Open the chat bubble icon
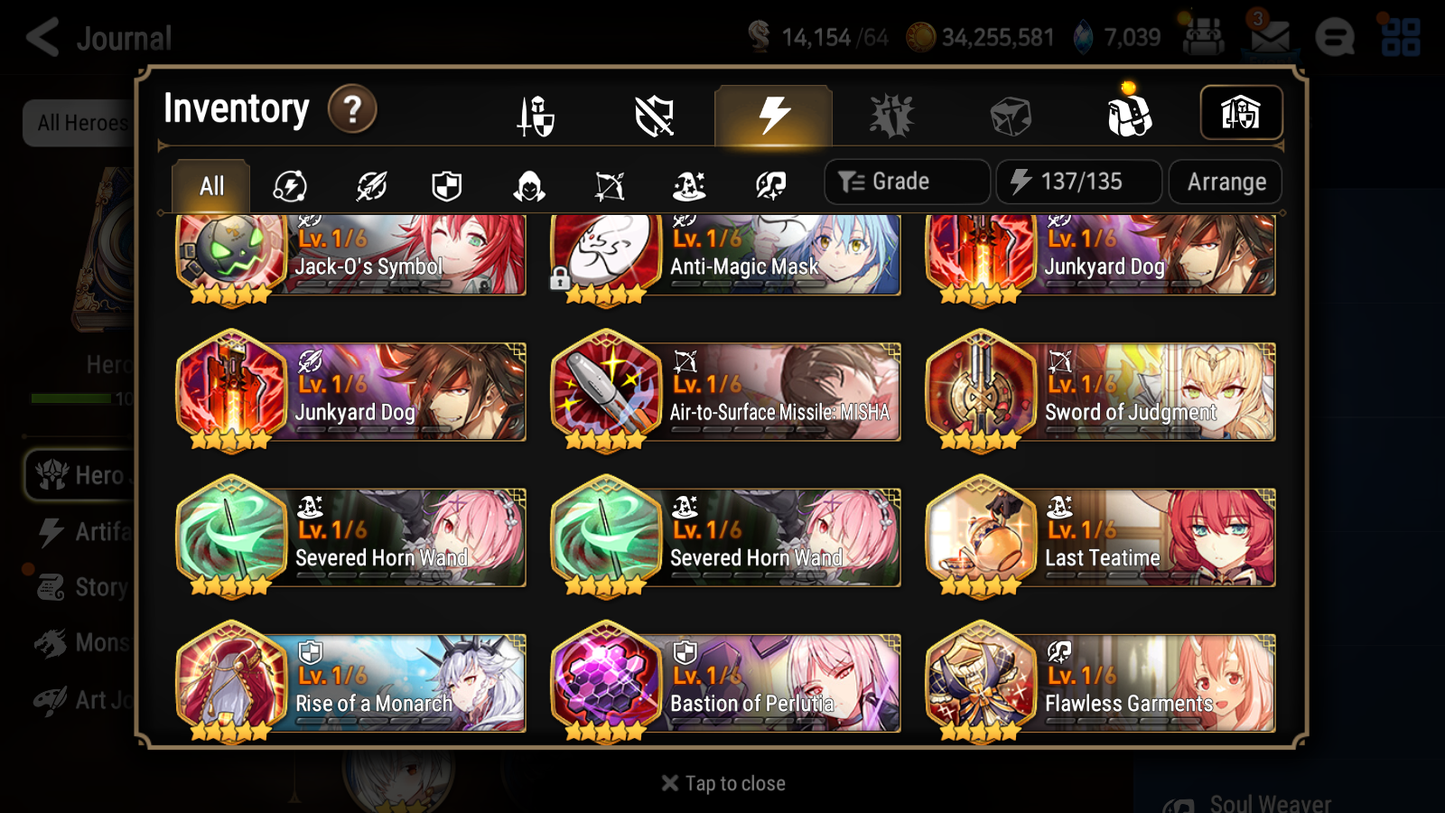The height and width of the screenshot is (813, 1445). [x=1335, y=37]
